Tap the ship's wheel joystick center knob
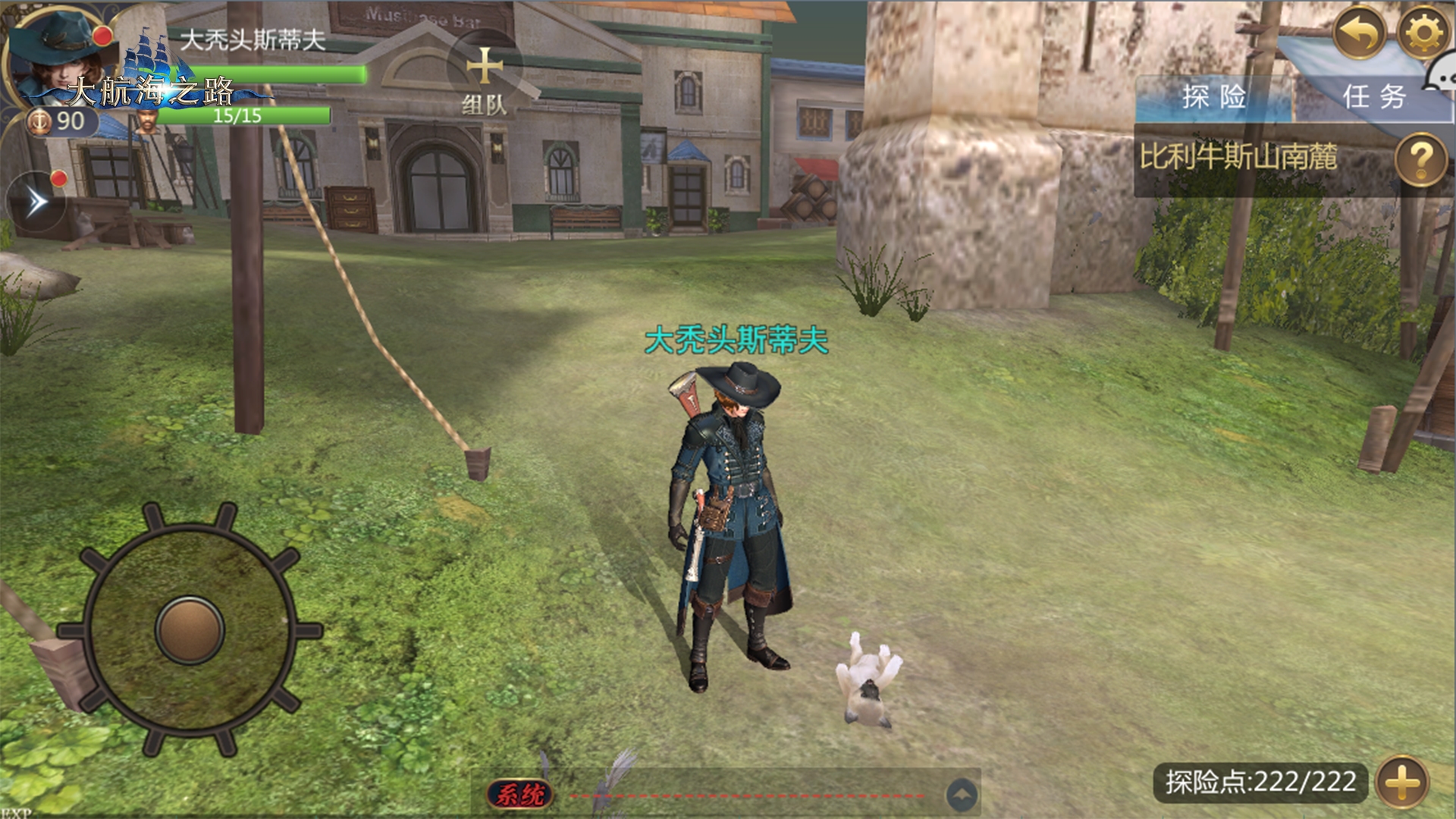 coord(190,629)
